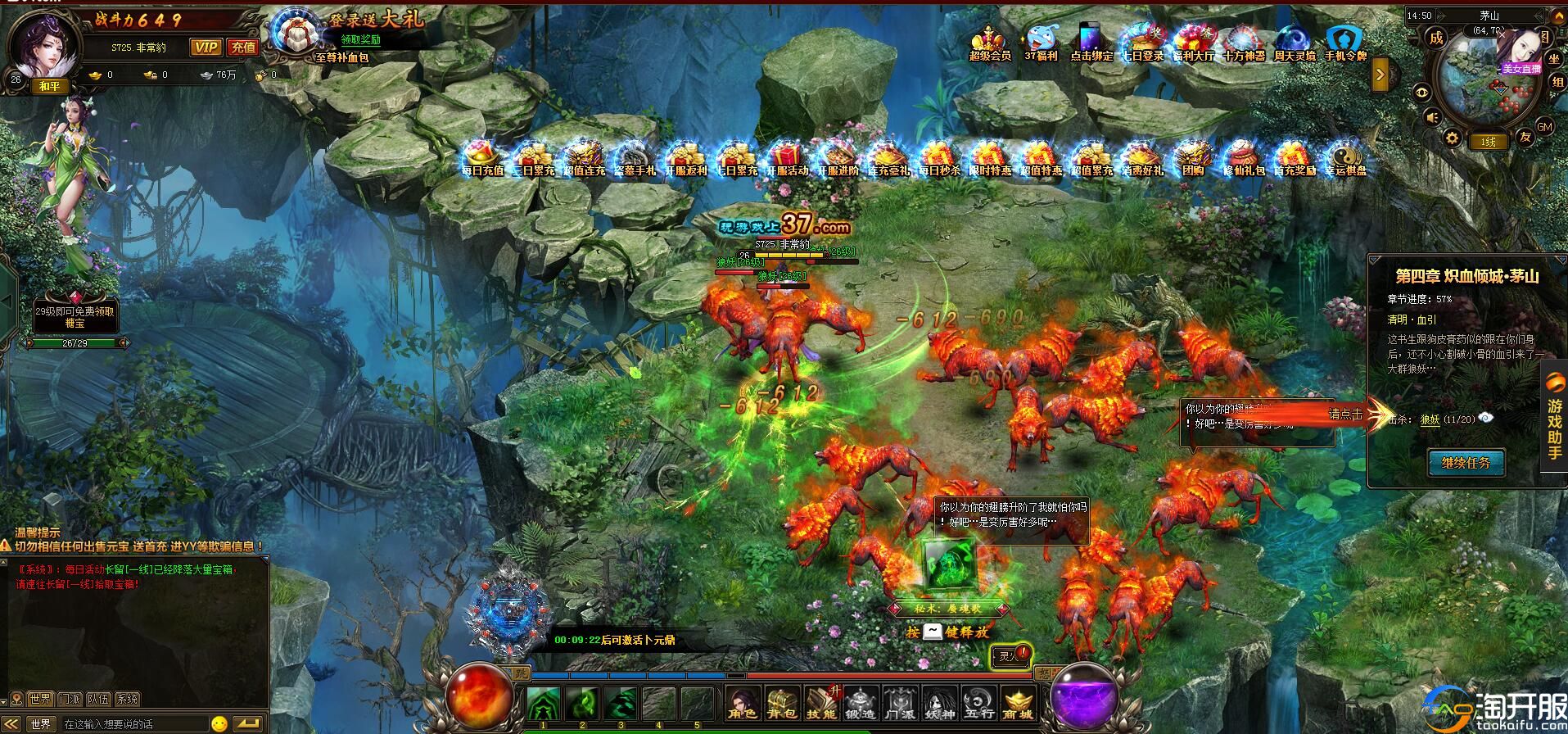
Task: Switch chat to the 门派 sect tab
Action: 70,699
